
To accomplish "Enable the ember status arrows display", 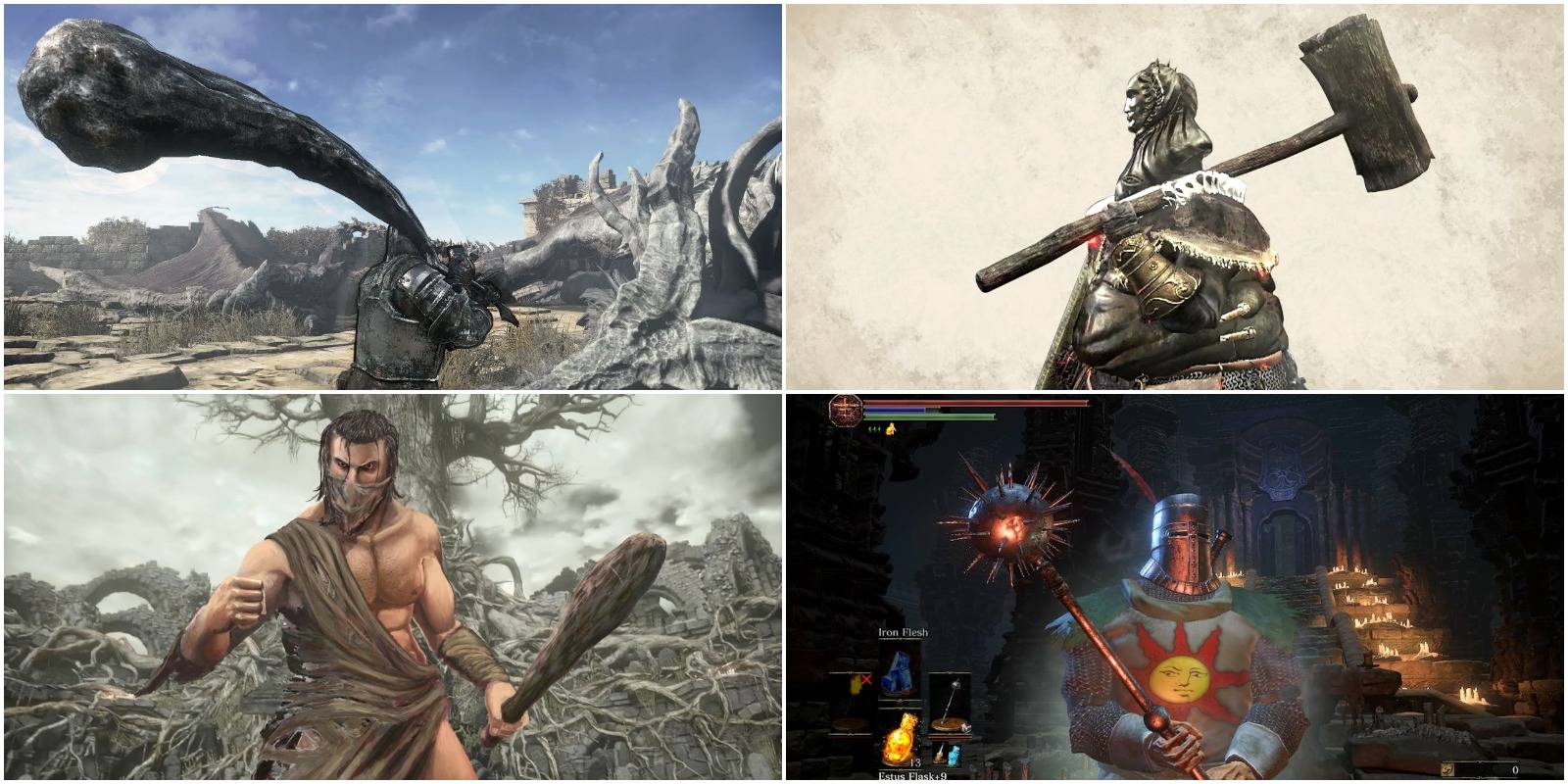I will pyautogui.click(x=875, y=427).
